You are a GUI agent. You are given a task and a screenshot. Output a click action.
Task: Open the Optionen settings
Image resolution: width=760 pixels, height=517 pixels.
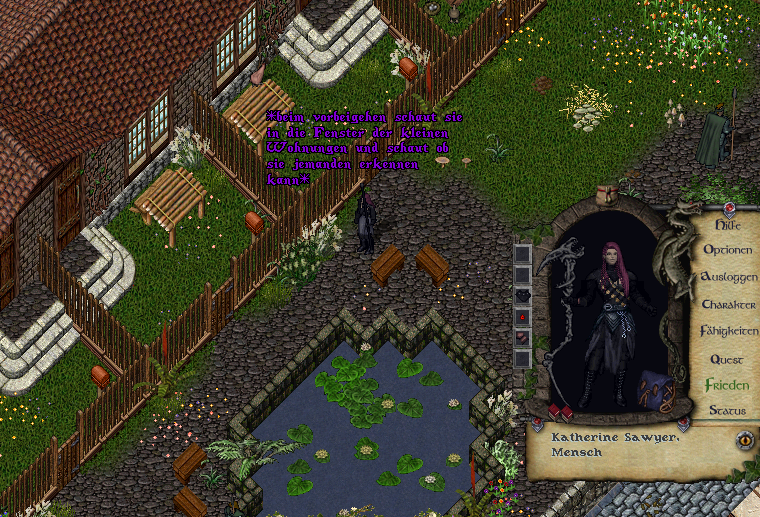click(x=728, y=250)
